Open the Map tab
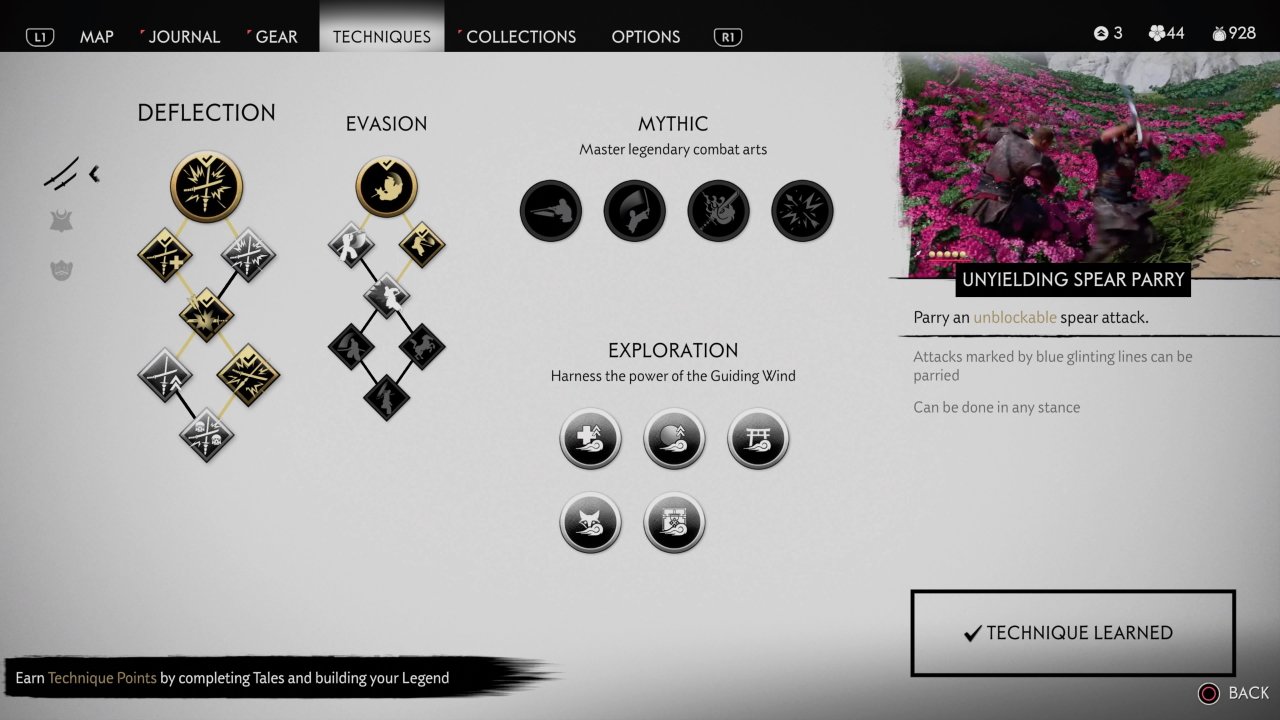 pos(96,37)
